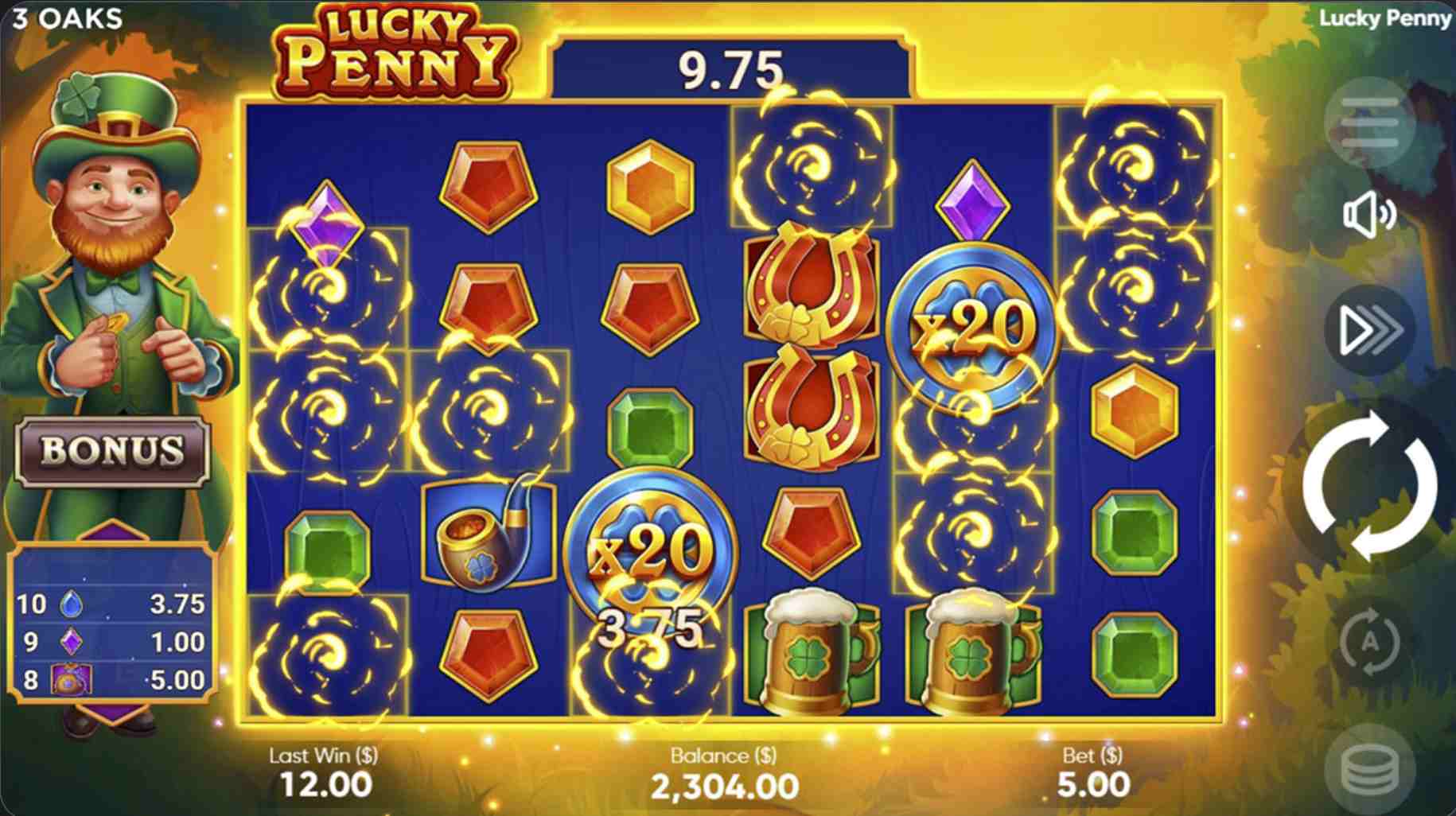Open the coin stack bet selector

[x=1369, y=770]
